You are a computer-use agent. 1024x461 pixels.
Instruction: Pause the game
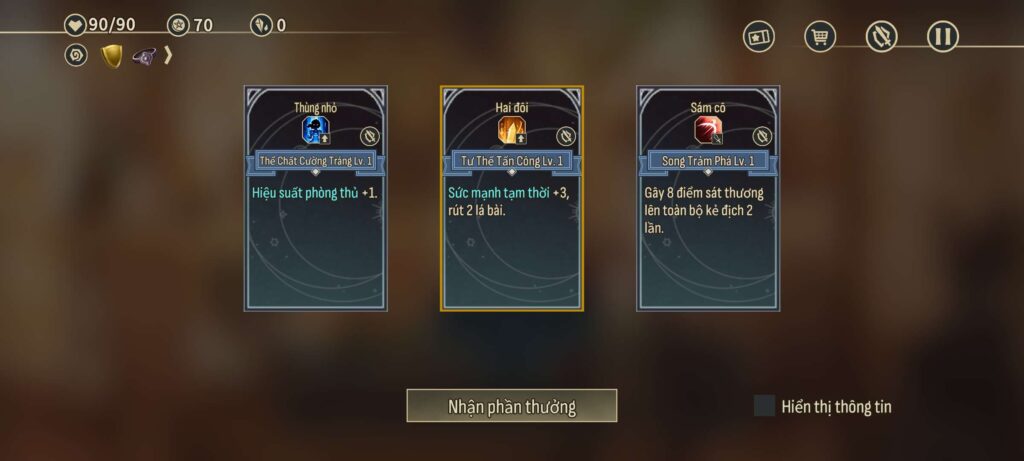click(942, 37)
